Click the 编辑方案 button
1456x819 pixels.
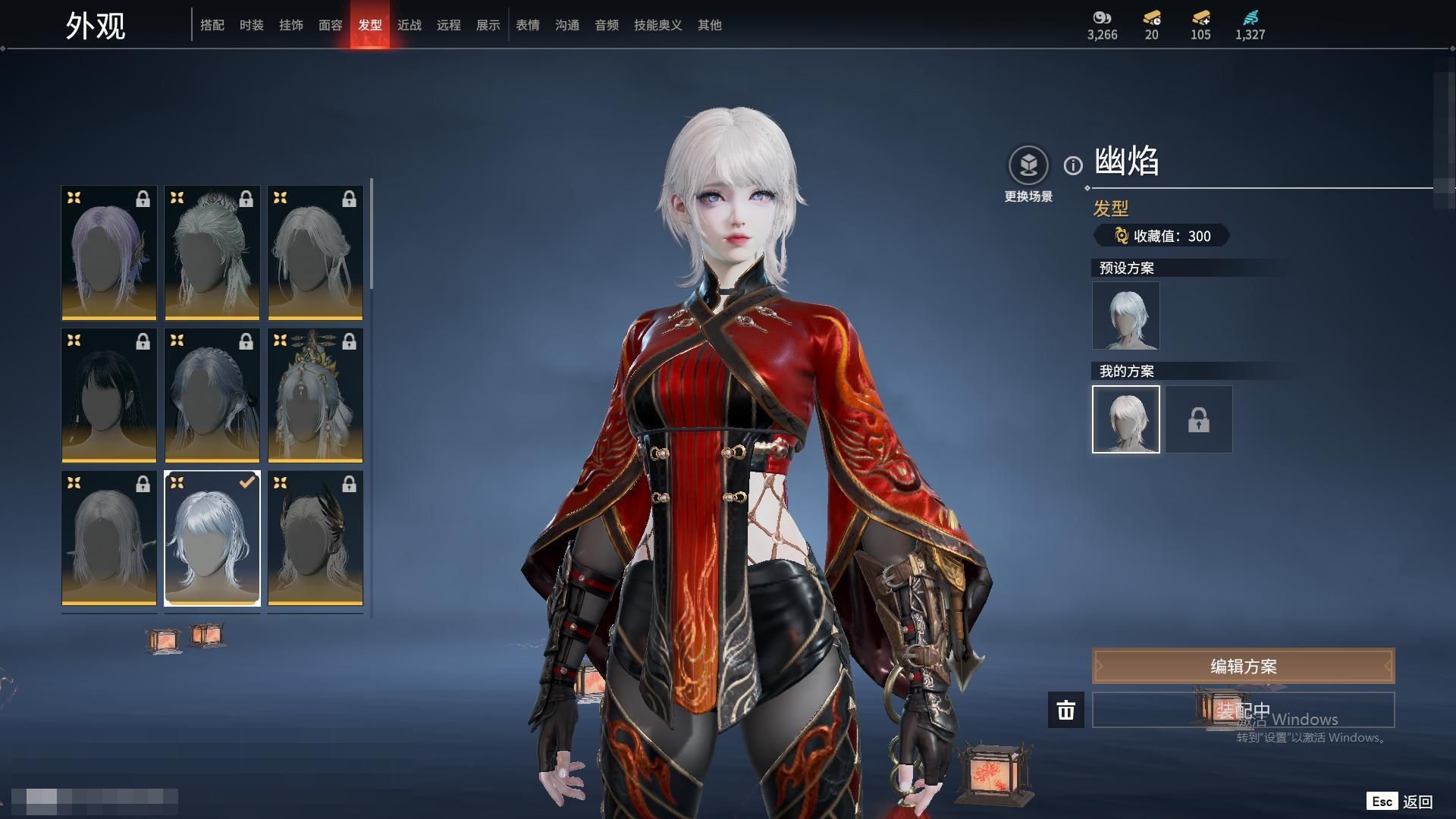(x=1243, y=666)
